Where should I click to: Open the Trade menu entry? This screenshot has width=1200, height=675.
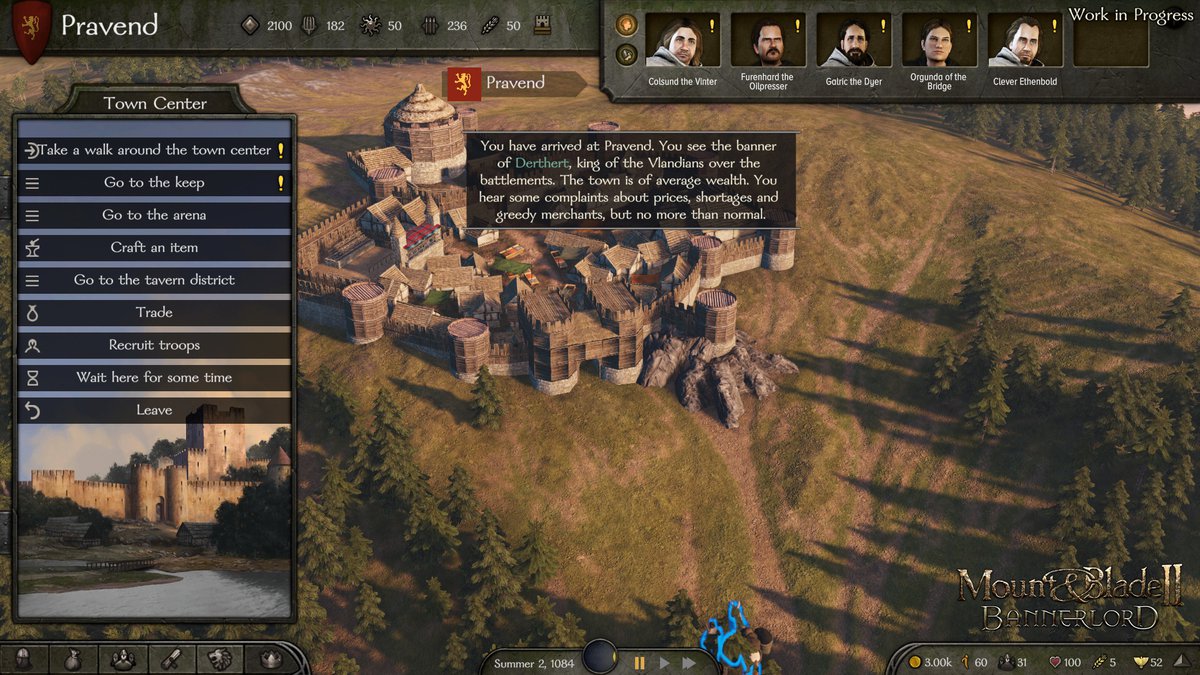154,312
